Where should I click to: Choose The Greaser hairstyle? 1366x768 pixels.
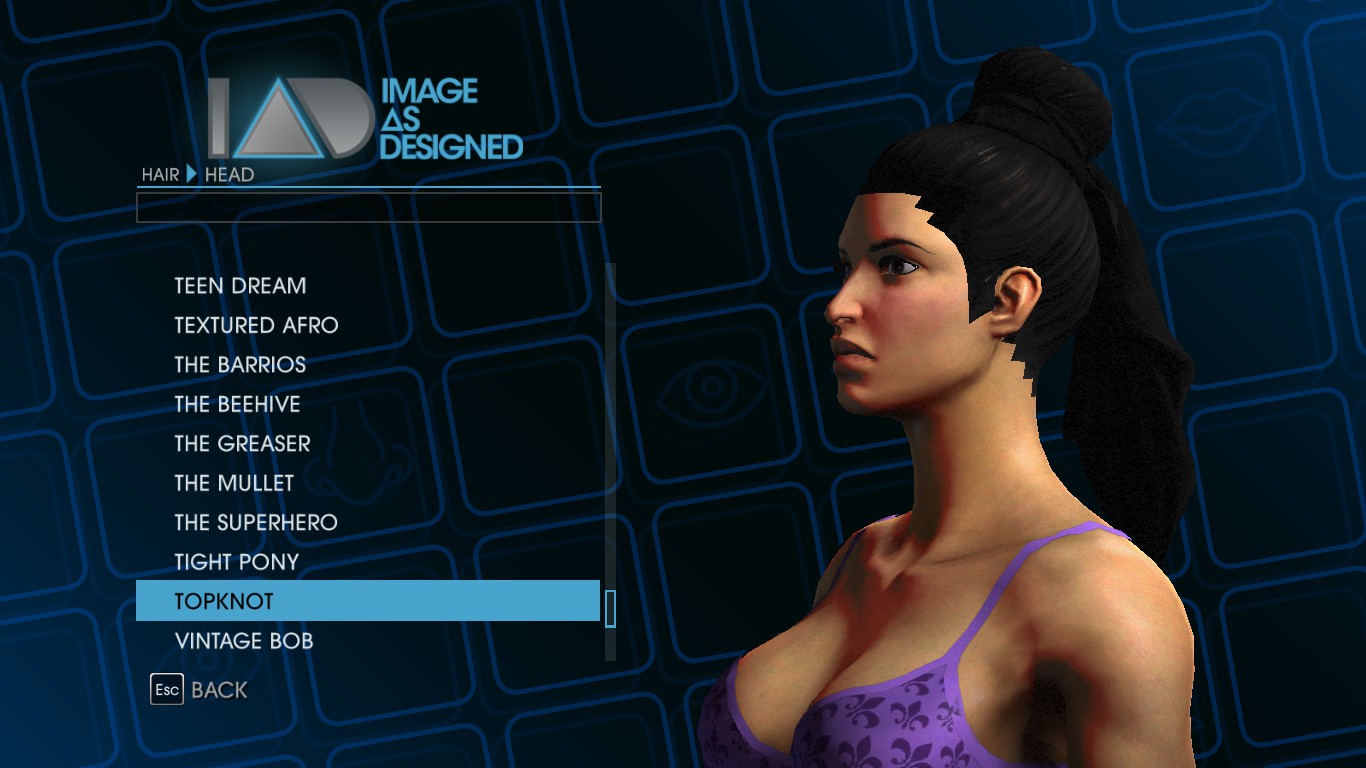point(242,444)
